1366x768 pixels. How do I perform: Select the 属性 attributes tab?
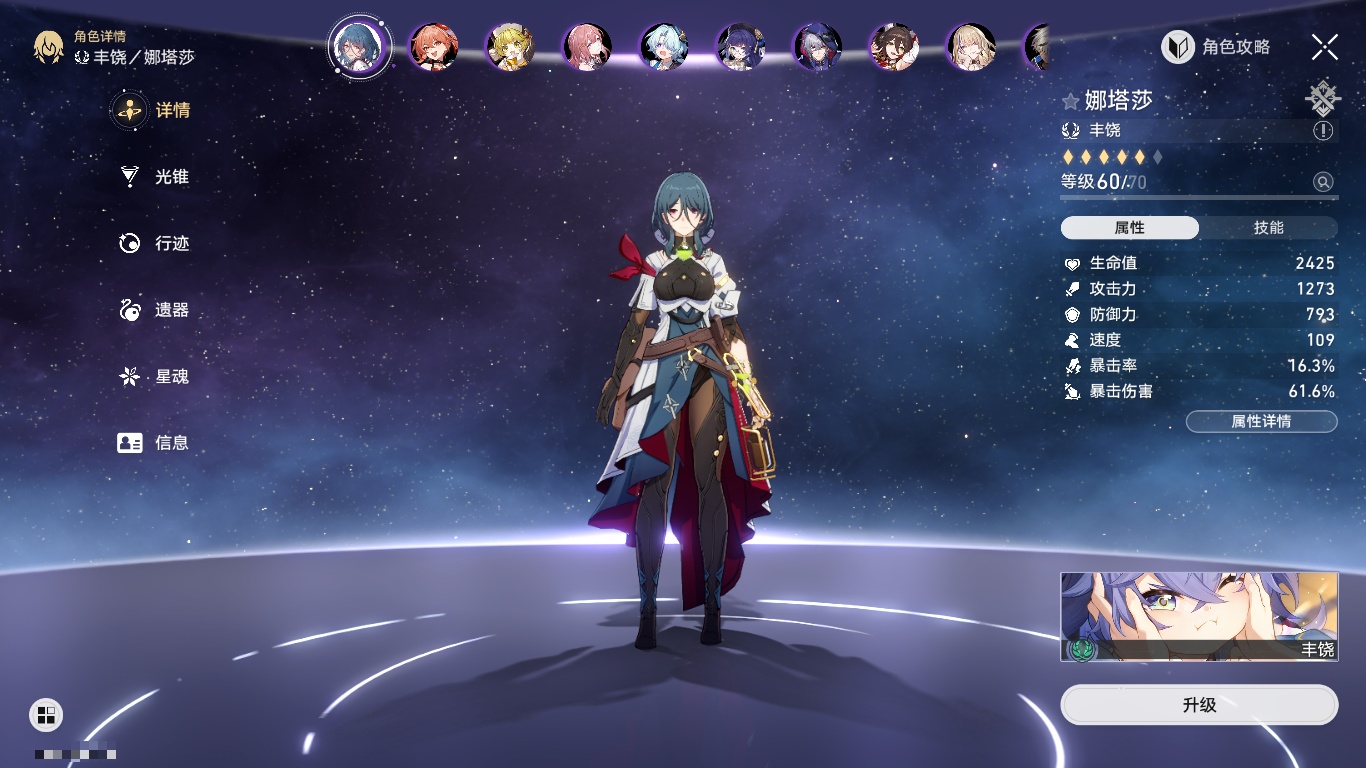(1130, 228)
